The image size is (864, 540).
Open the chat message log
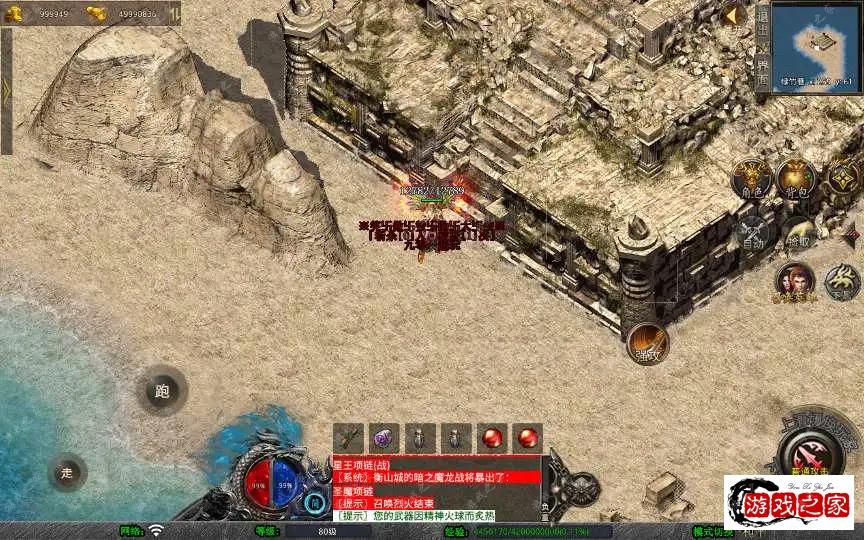pos(435,488)
